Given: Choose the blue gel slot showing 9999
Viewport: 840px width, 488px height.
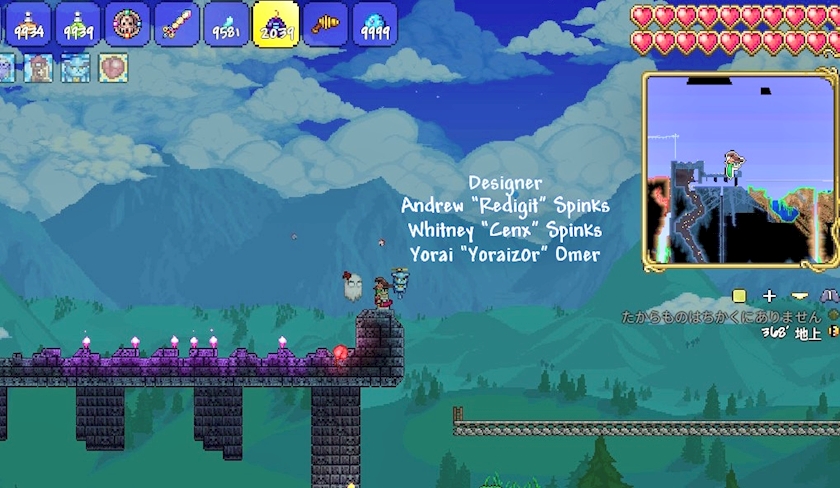Looking at the screenshot, I should 375,23.
